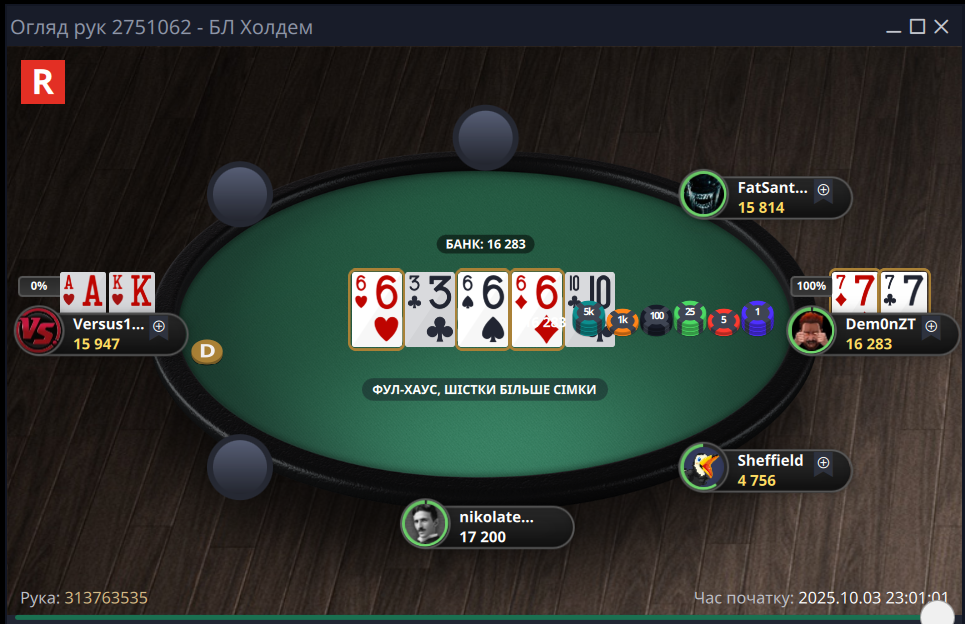The height and width of the screenshot is (624, 965).
Task: Click the plus icon on Versus1's panel
Action: pyautogui.click(x=159, y=325)
